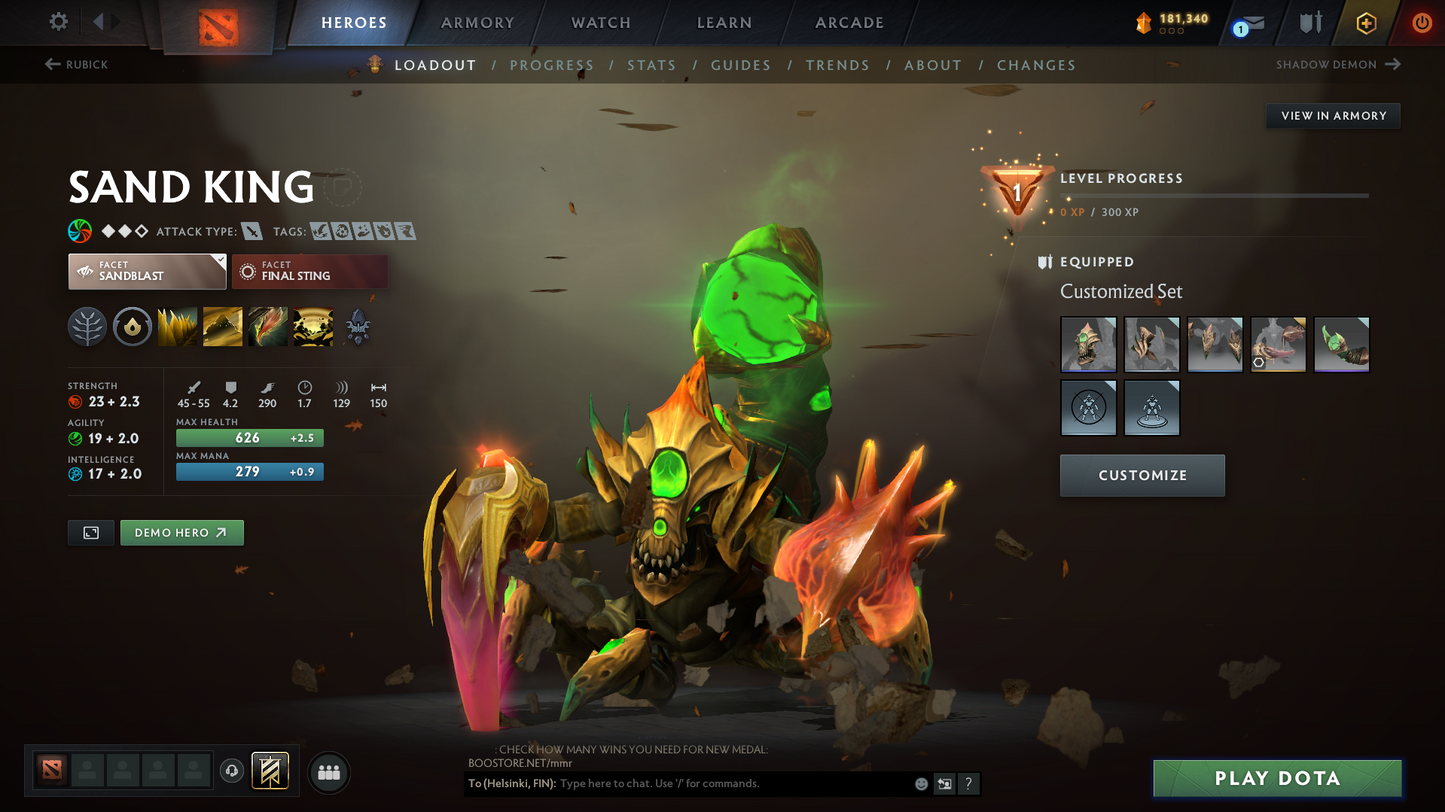Select the Burrowstrike ability icon
This screenshot has width=1445, height=812.
pos(177,327)
